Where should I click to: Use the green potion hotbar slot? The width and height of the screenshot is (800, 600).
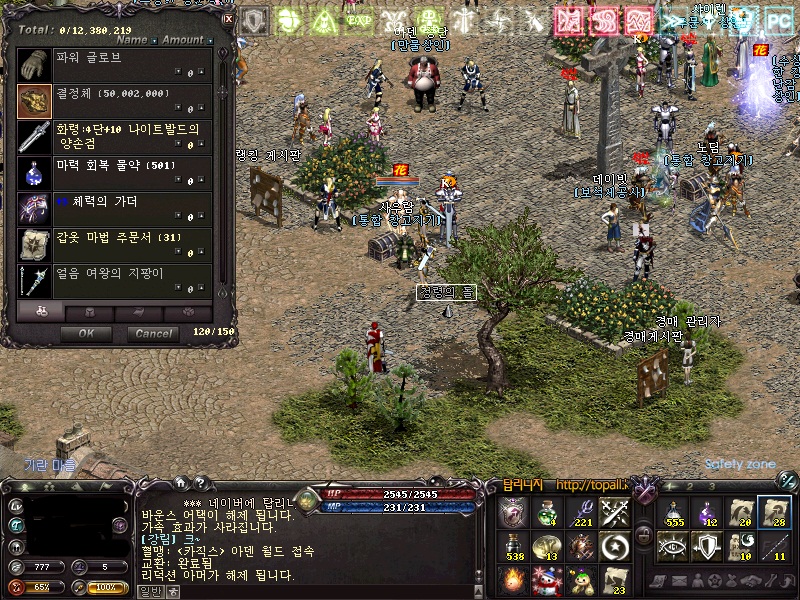click(x=546, y=513)
